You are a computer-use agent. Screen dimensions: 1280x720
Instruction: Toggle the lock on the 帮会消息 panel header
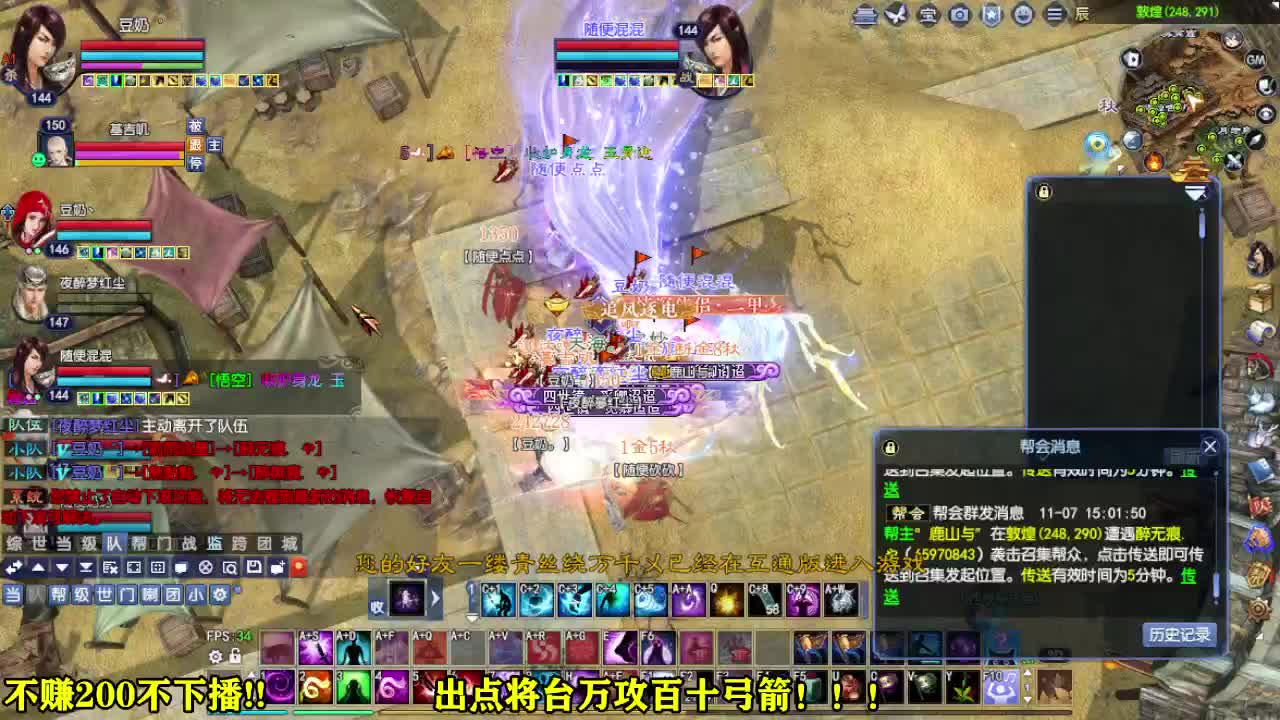889,447
